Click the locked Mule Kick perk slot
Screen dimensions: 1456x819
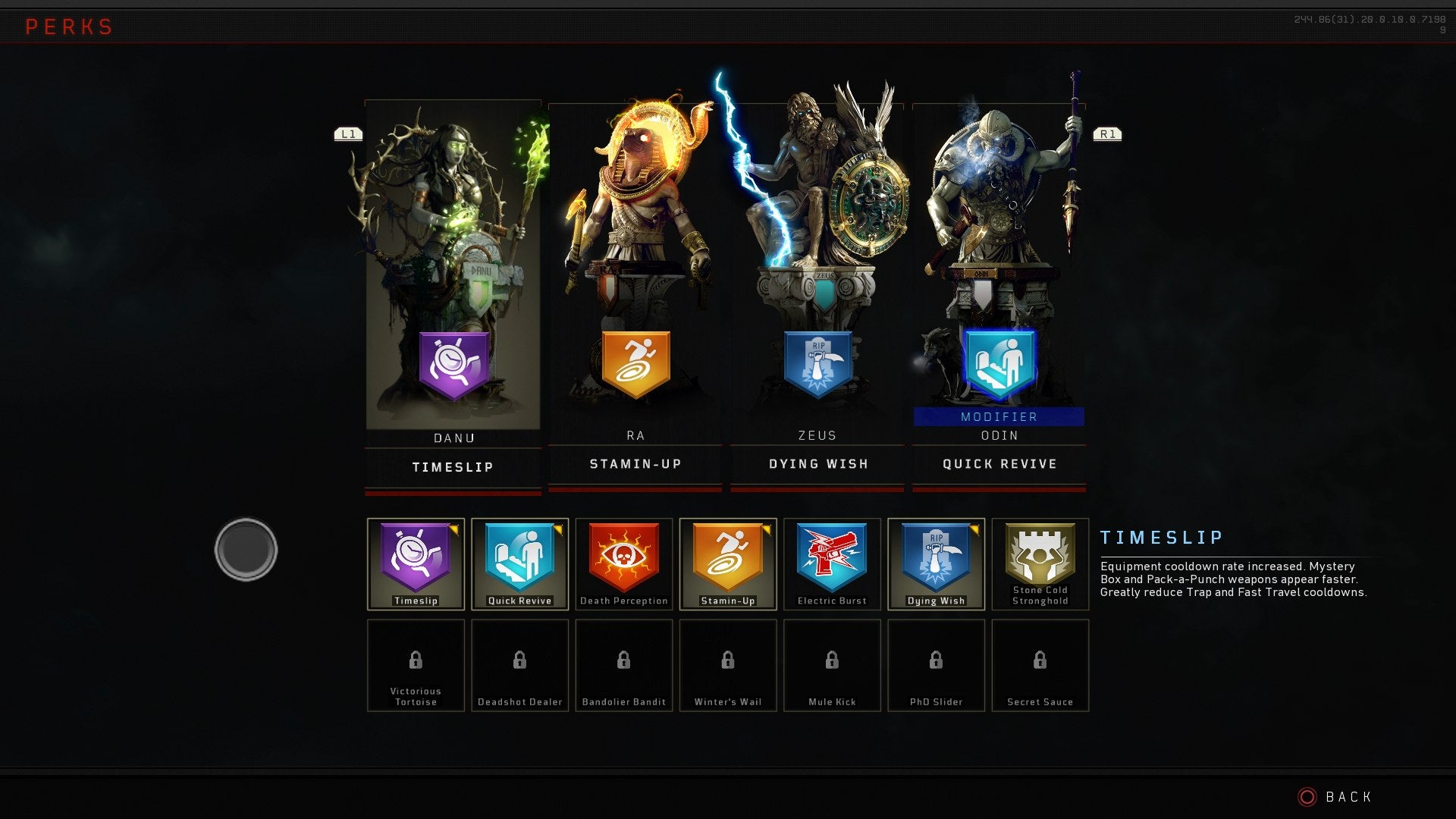tap(831, 664)
